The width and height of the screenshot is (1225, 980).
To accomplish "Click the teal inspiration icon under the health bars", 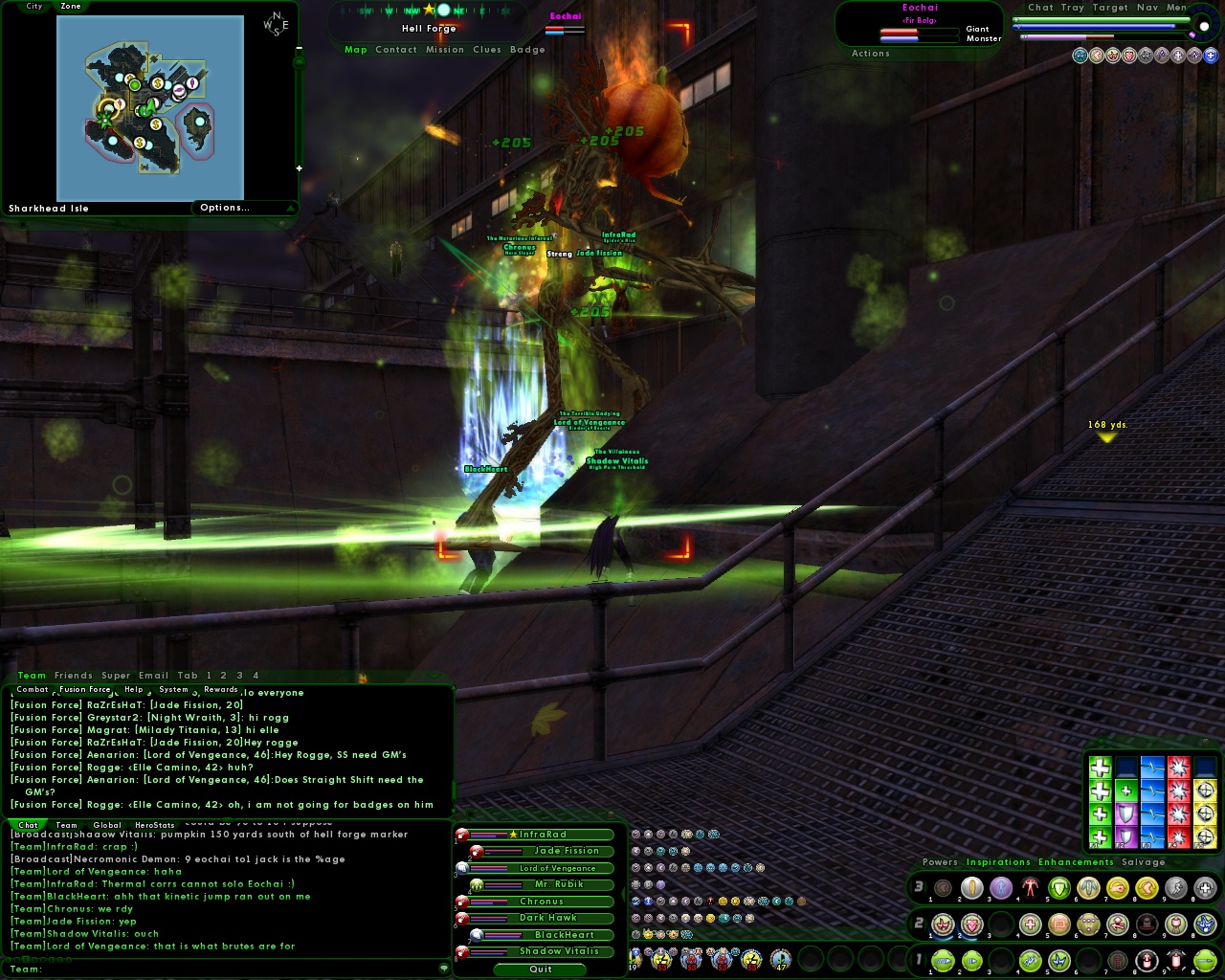I will (x=1081, y=55).
